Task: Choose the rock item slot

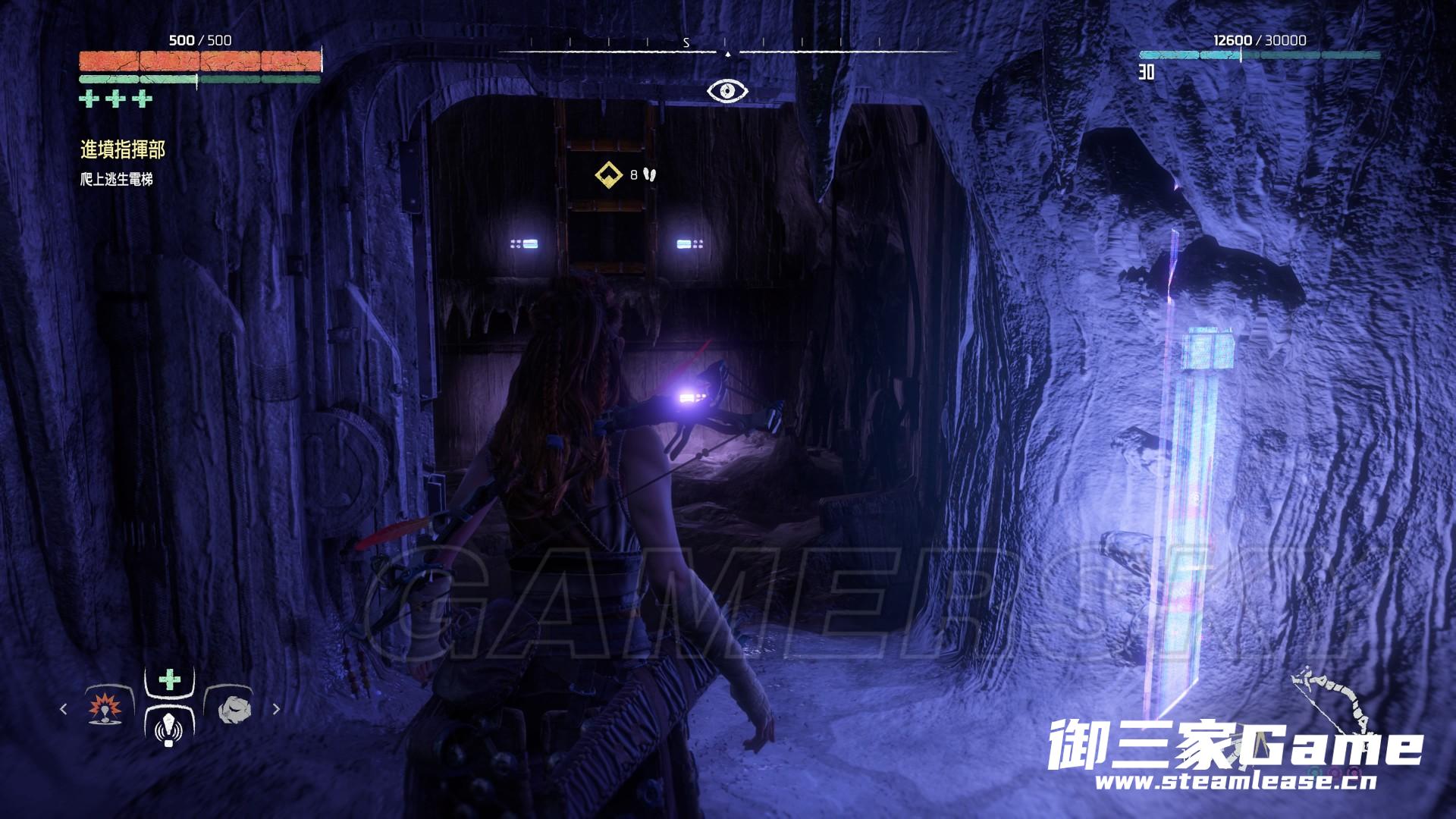Action: [x=230, y=709]
